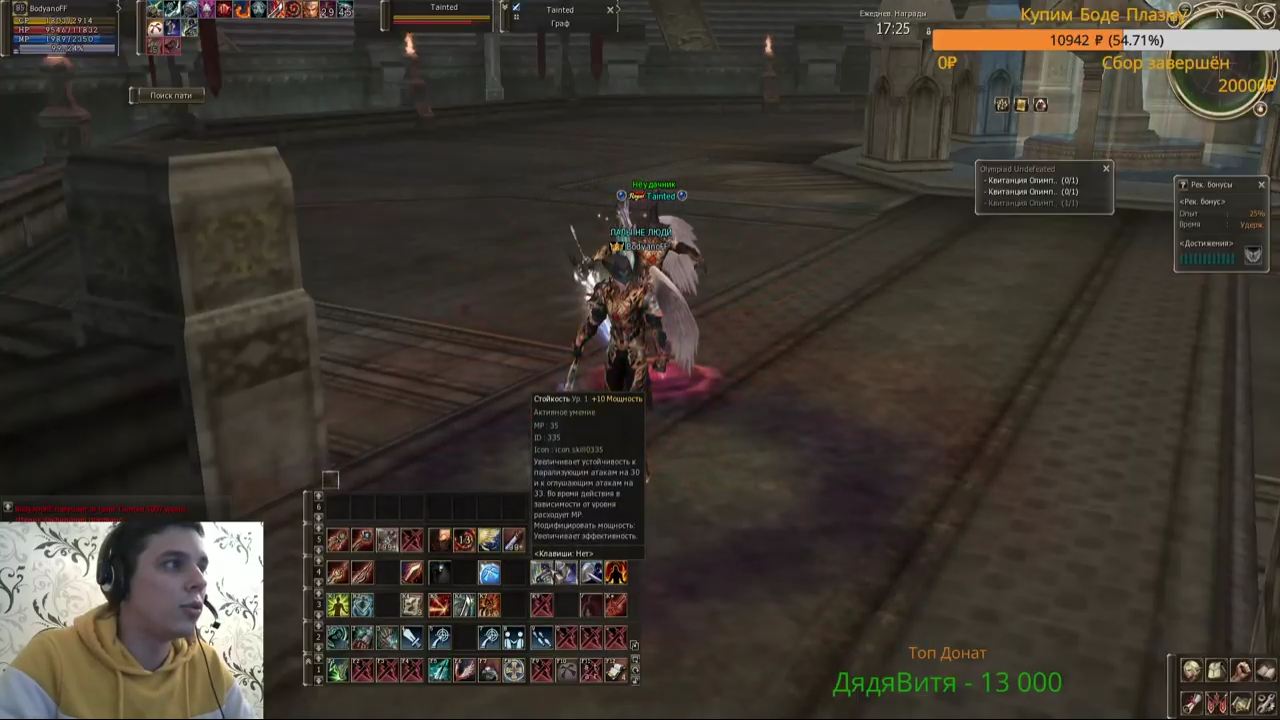Click the down arrow below shortcut row 1
Screen dimensions: 1280x720
[x=318, y=680]
